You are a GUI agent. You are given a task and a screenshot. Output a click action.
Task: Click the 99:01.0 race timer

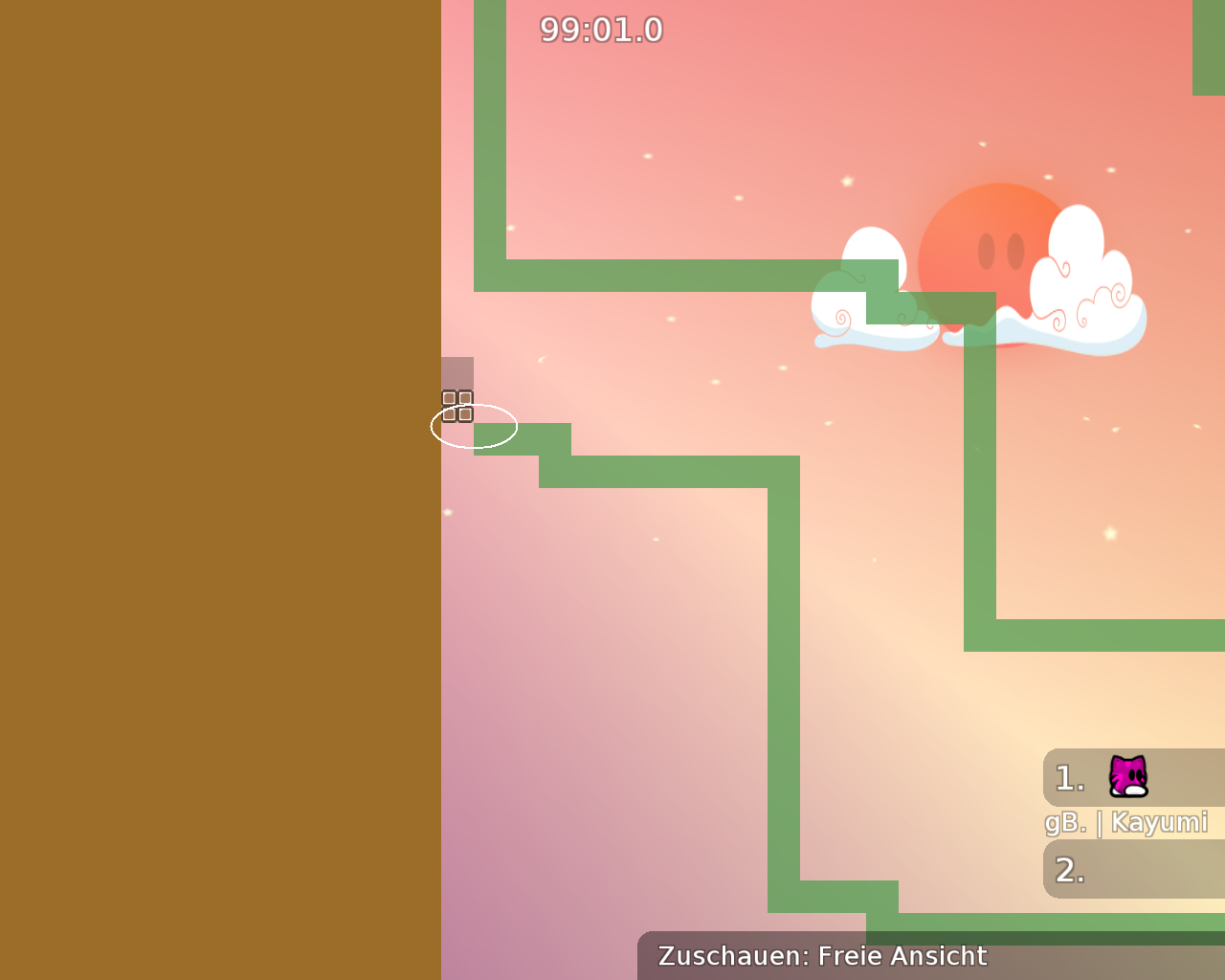click(600, 29)
